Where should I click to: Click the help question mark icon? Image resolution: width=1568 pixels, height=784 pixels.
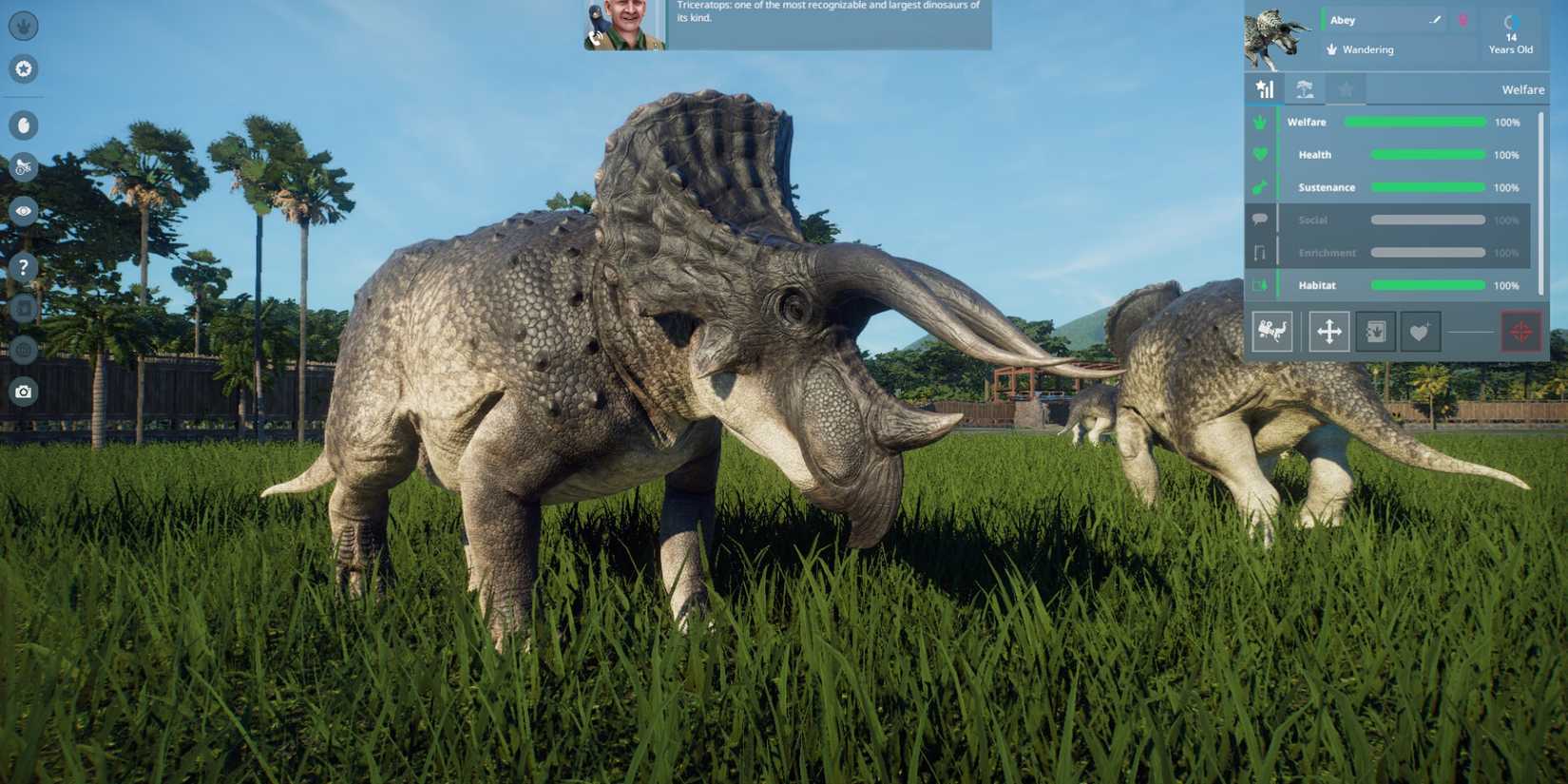click(x=23, y=267)
